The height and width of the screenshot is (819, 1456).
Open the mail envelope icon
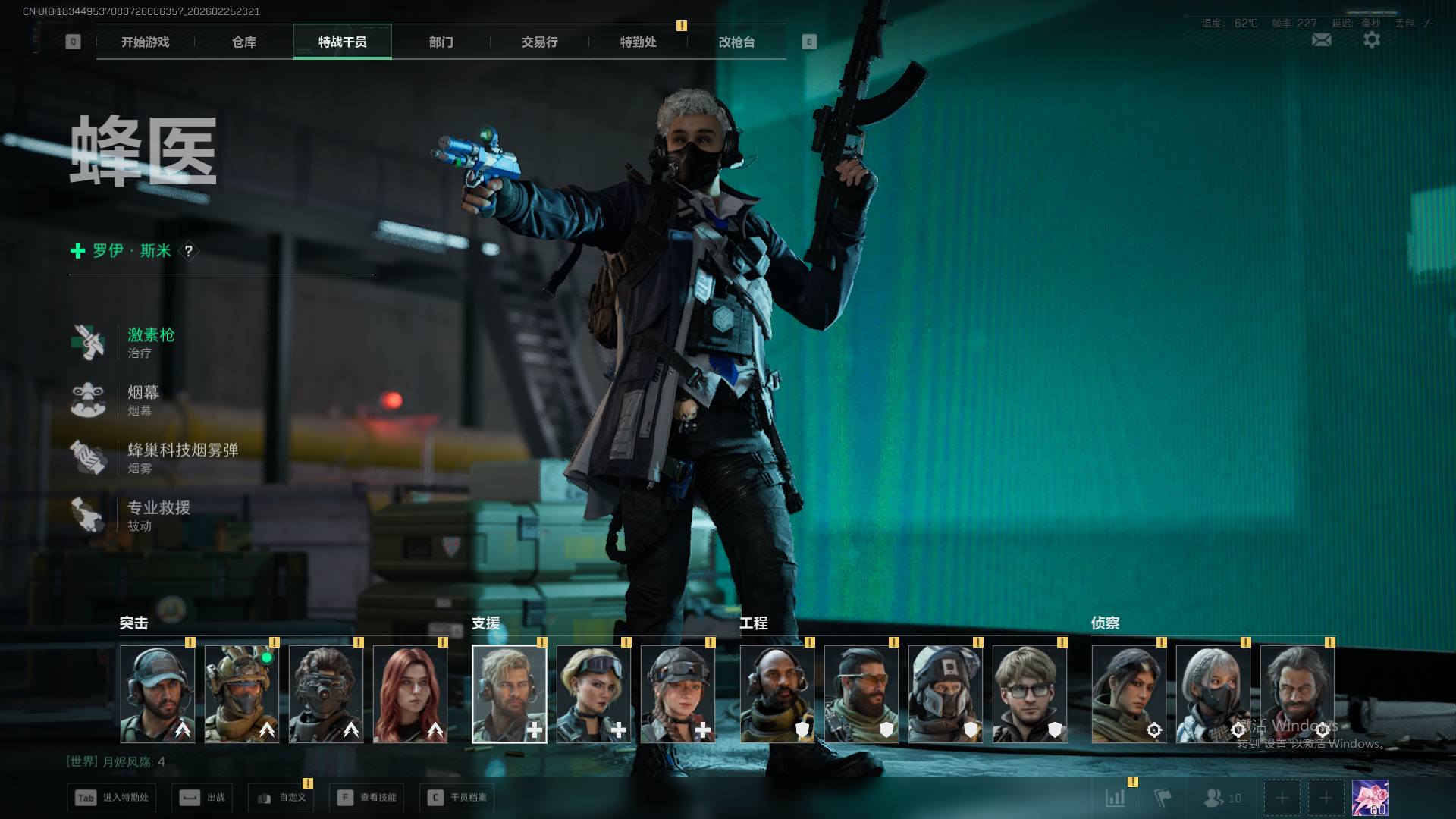[1321, 40]
